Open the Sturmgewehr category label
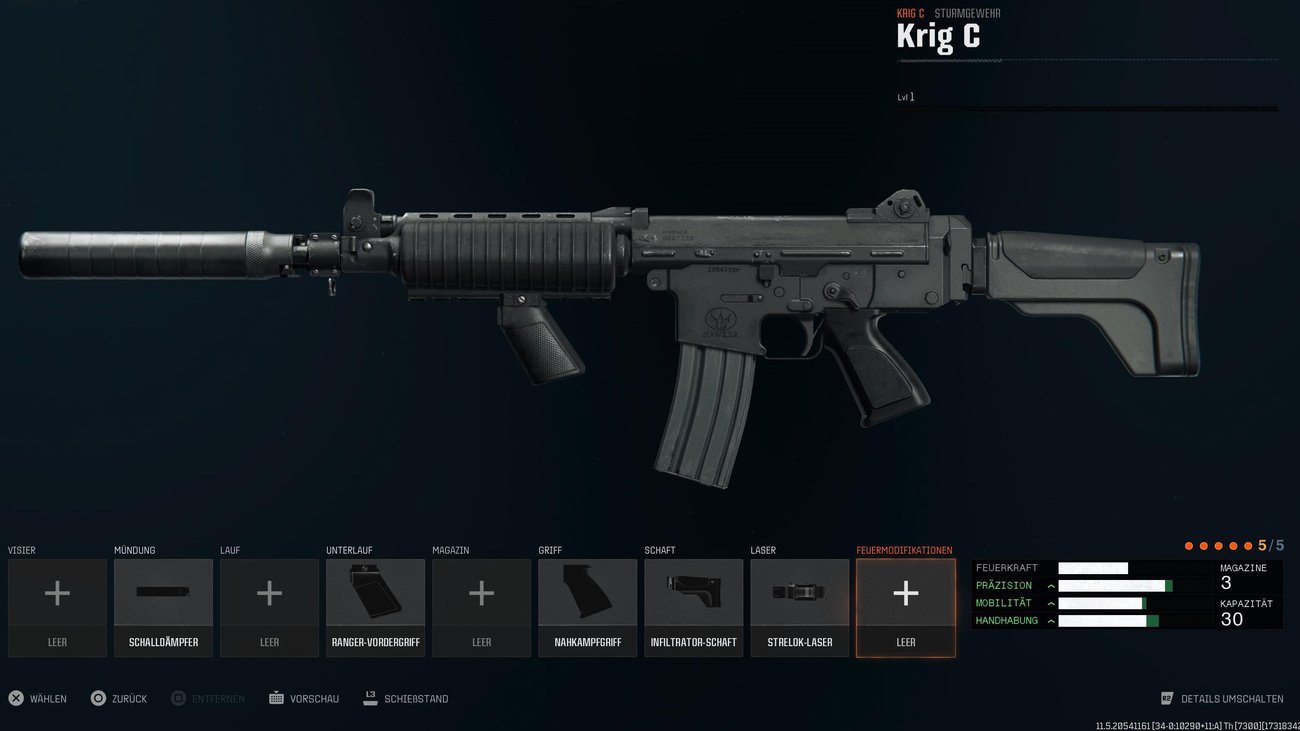1300x731 pixels. tap(967, 13)
